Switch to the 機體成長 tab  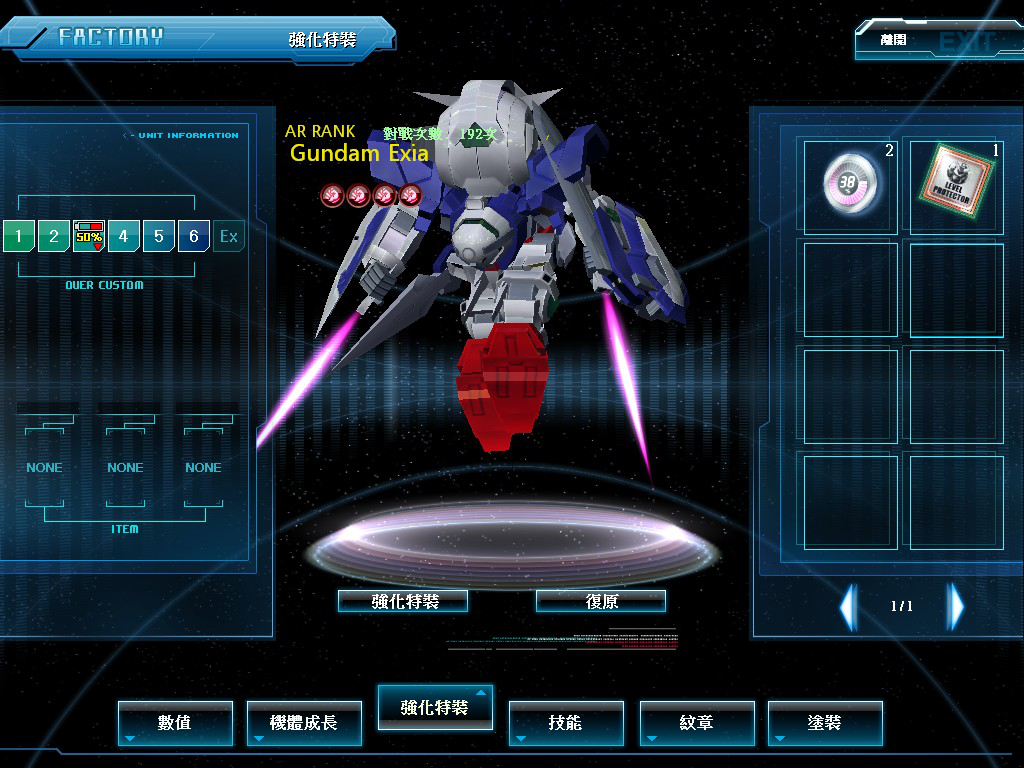tap(304, 722)
